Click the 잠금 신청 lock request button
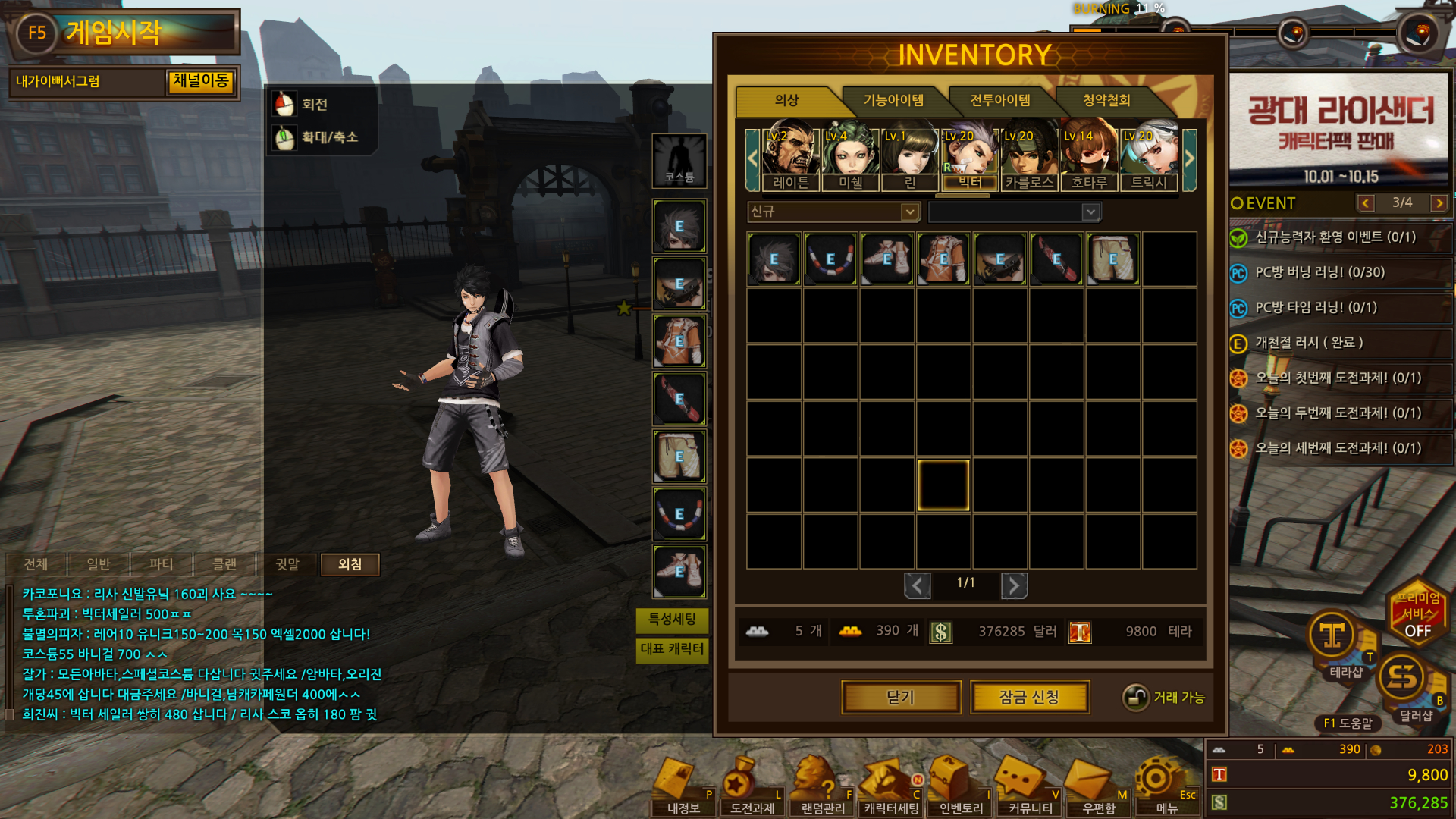Viewport: 1456px width, 819px height. coord(1029,697)
